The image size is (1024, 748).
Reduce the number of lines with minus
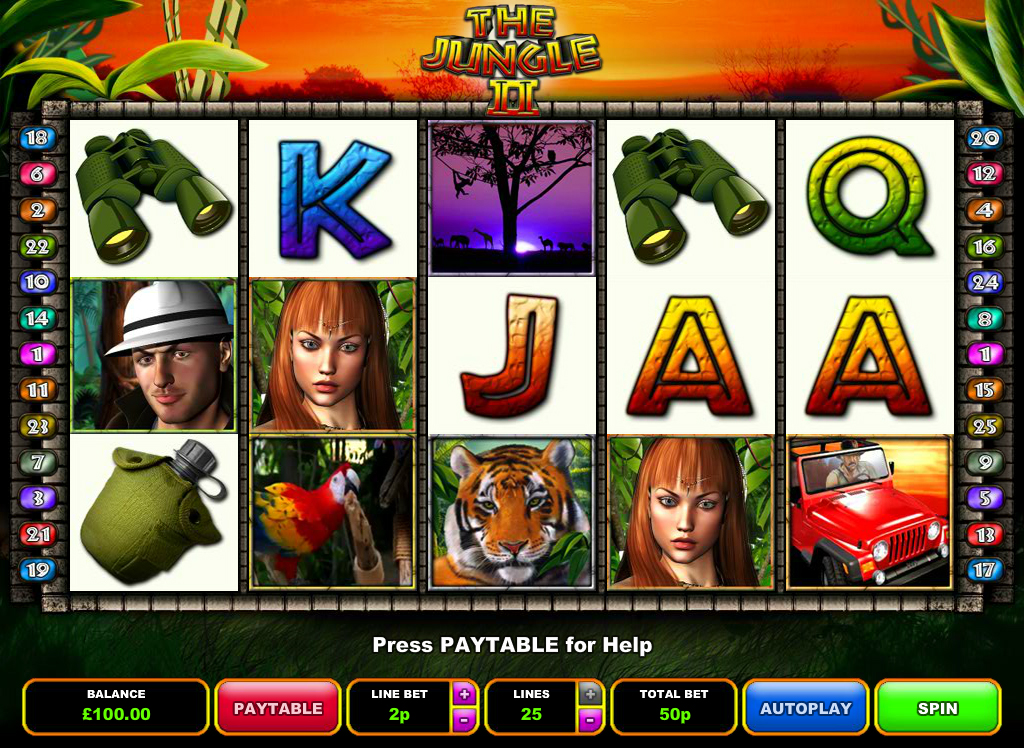pos(590,719)
